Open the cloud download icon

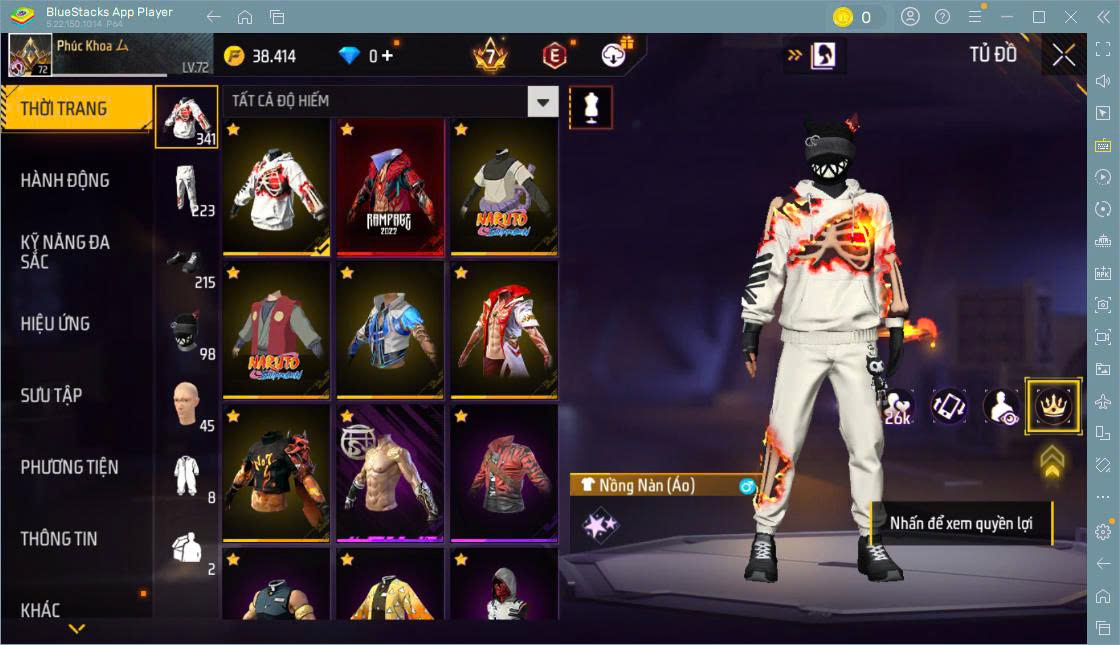click(x=616, y=55)
